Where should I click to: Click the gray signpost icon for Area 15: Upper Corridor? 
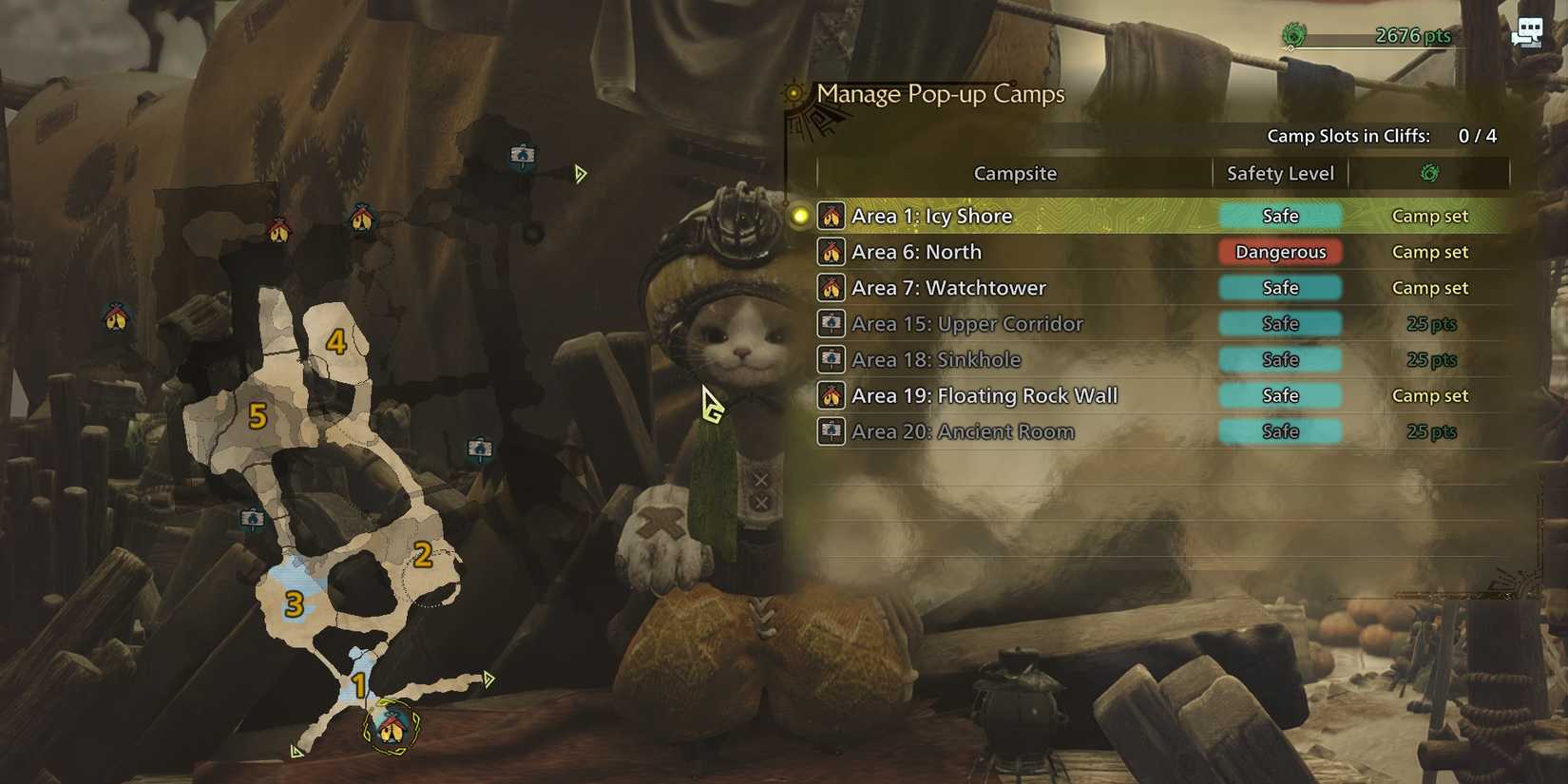tap(832, 323)
